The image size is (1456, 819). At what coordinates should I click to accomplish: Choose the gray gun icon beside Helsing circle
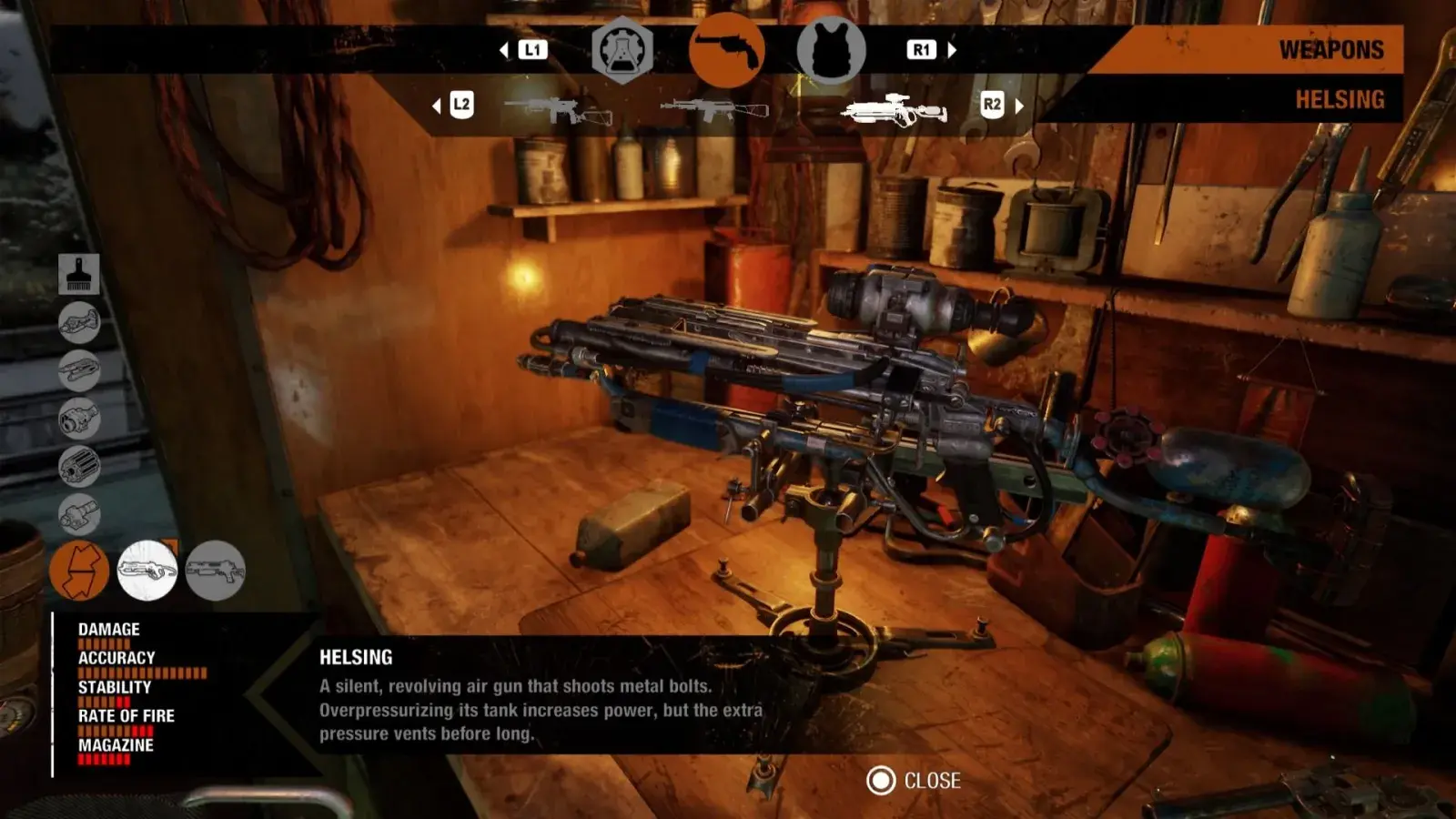[x=215, y=571]
